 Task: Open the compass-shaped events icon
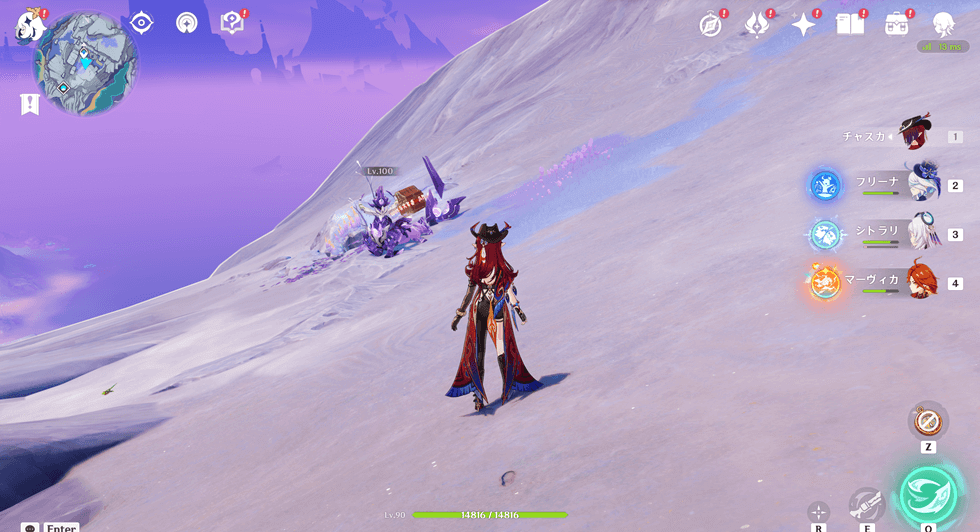[x=711, y=25]
